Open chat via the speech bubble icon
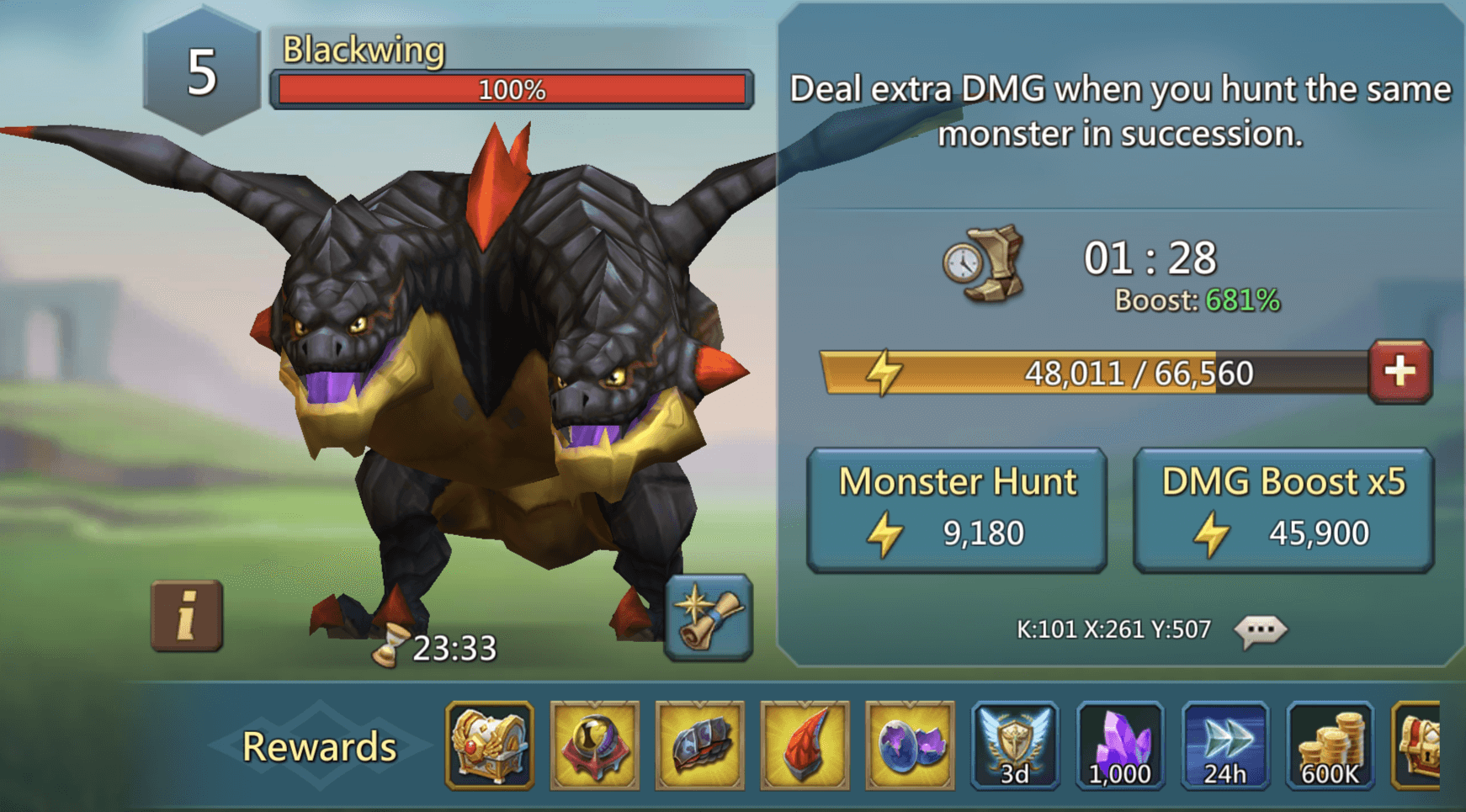Viewport: 1466px width, 812px height. coord(1262,629)
